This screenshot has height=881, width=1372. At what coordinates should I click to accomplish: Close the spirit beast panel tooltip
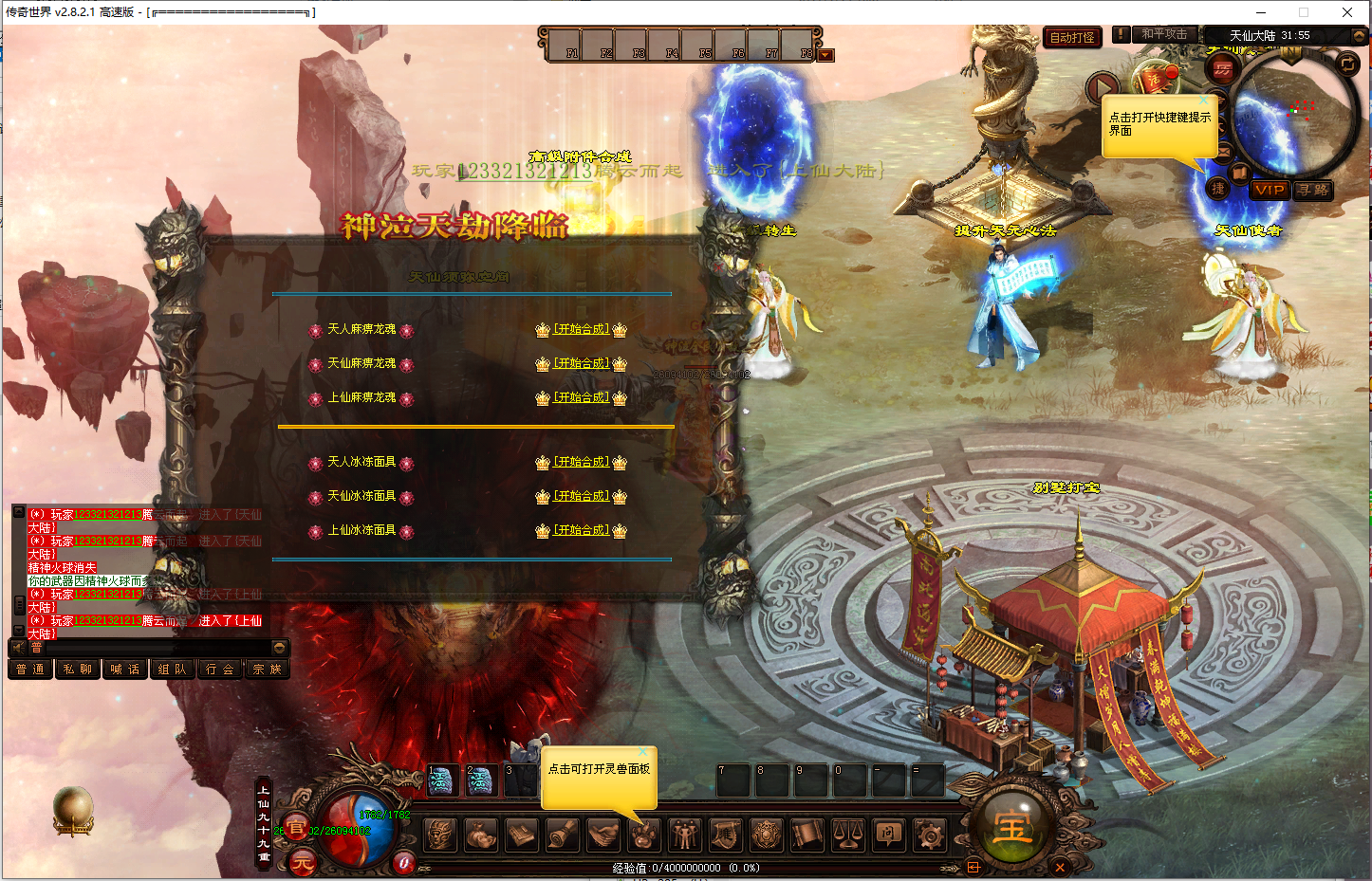point(643,752)
